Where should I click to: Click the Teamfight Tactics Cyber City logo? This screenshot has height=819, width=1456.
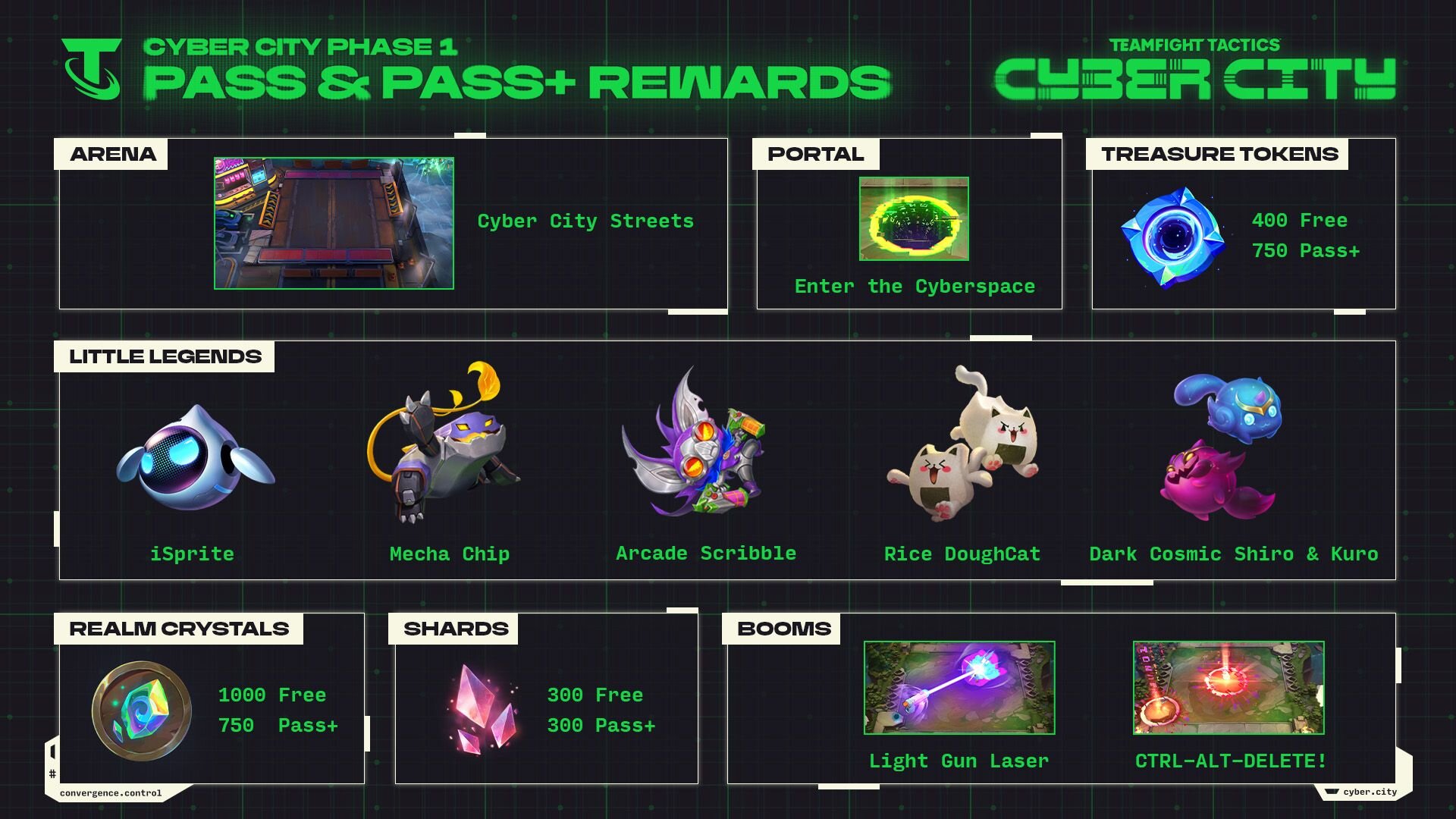tap(1194, 70)
